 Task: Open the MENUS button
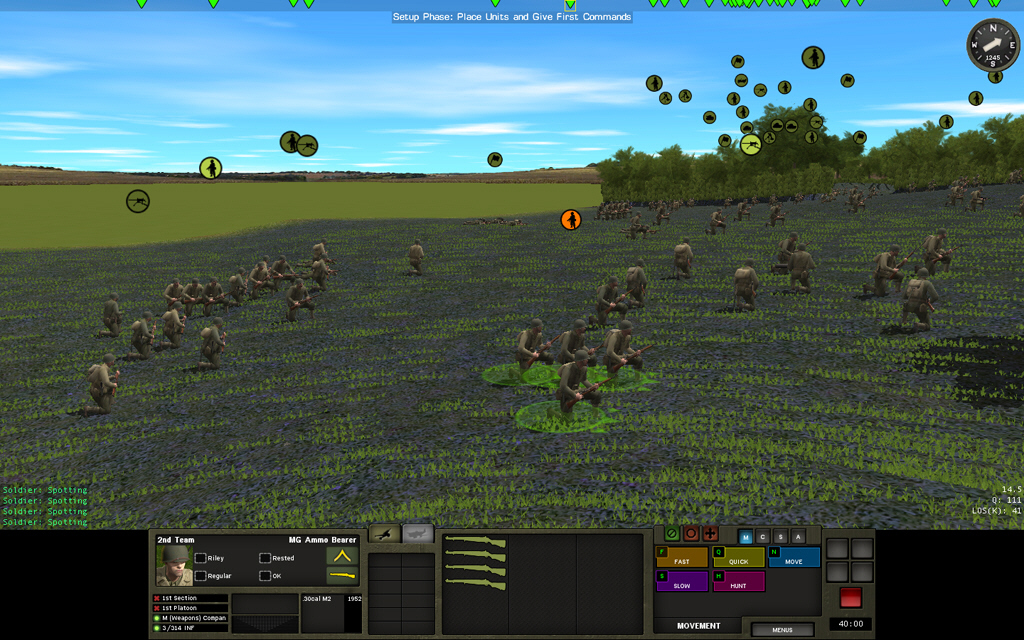coord(782,630)
